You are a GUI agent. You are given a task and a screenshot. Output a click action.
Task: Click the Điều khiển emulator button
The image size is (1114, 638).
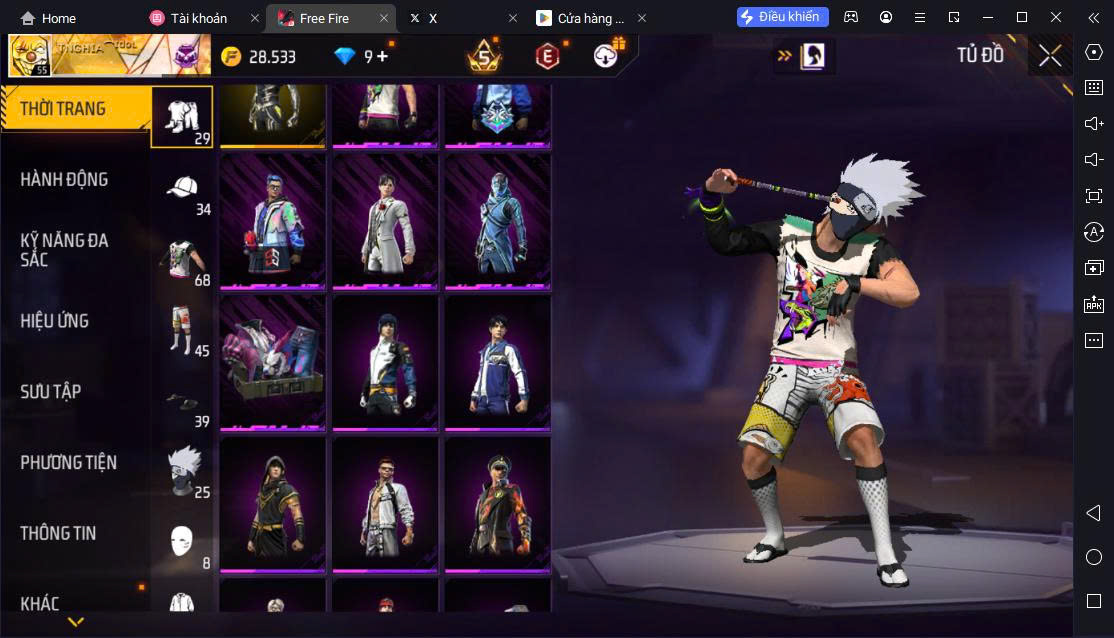(x=783, y=17)
